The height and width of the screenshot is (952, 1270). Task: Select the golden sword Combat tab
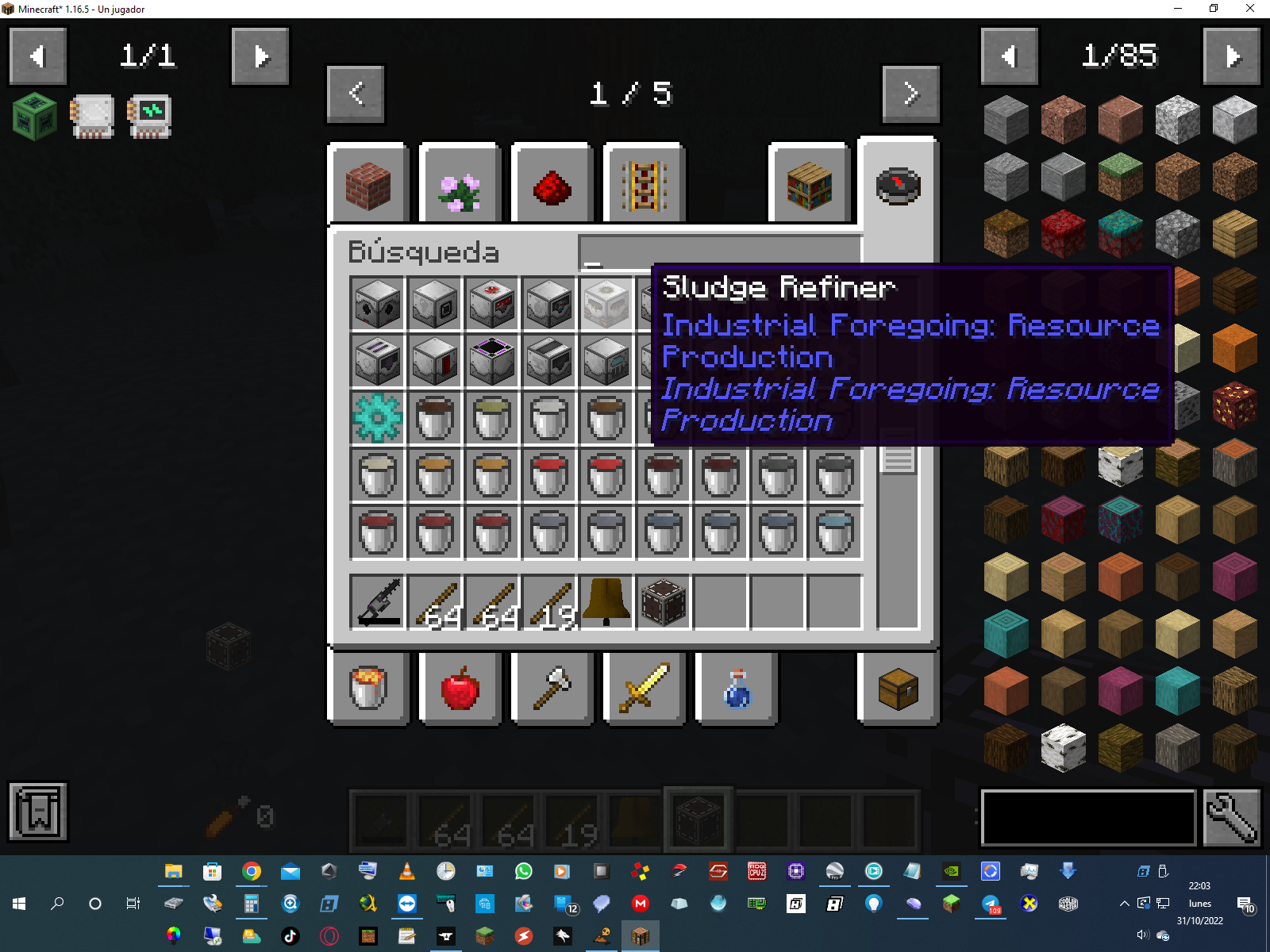[x=644, y=687]
